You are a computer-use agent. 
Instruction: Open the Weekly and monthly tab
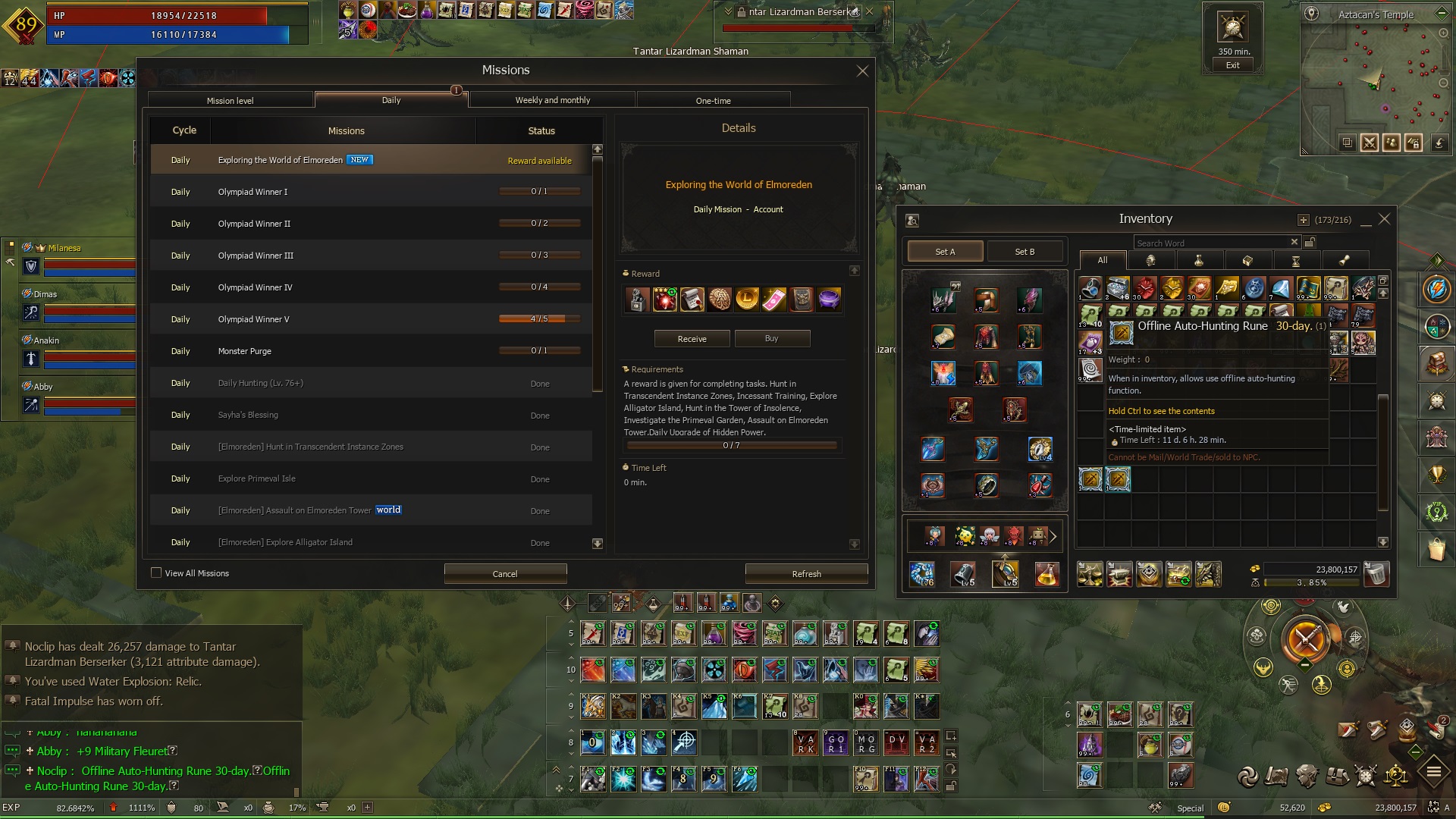tap(552, 100)
